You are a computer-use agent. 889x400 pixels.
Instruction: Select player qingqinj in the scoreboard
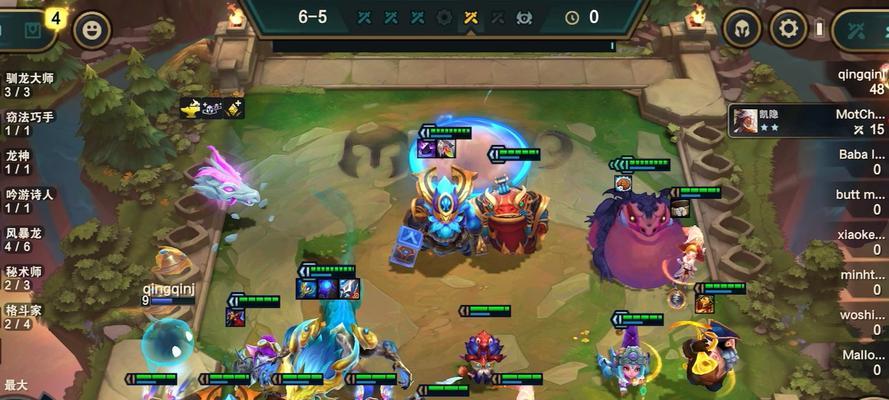pyautogui.click(x=861, y=82)
